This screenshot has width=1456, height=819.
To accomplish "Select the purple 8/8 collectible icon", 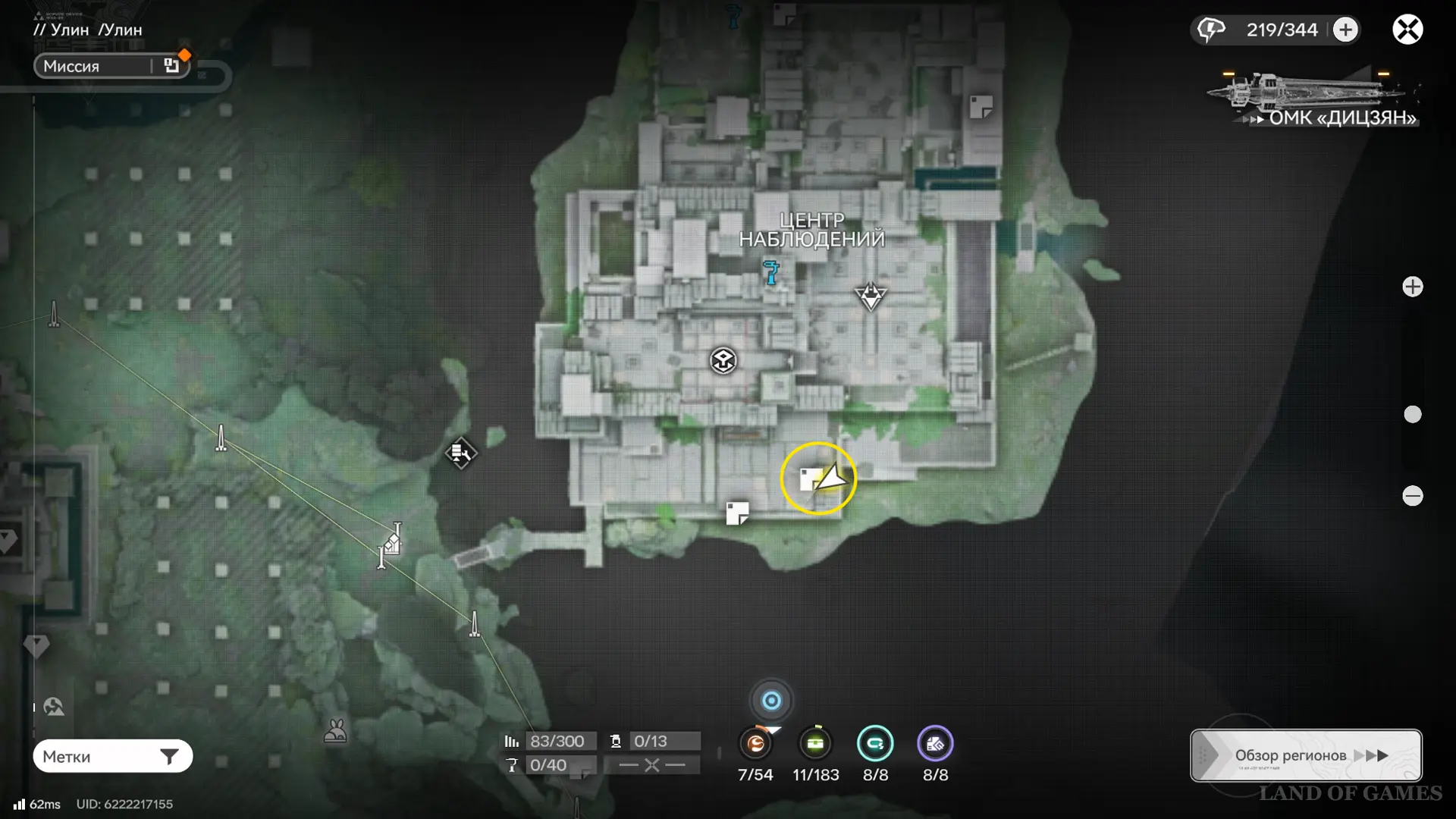I will [x=935, y=744].
